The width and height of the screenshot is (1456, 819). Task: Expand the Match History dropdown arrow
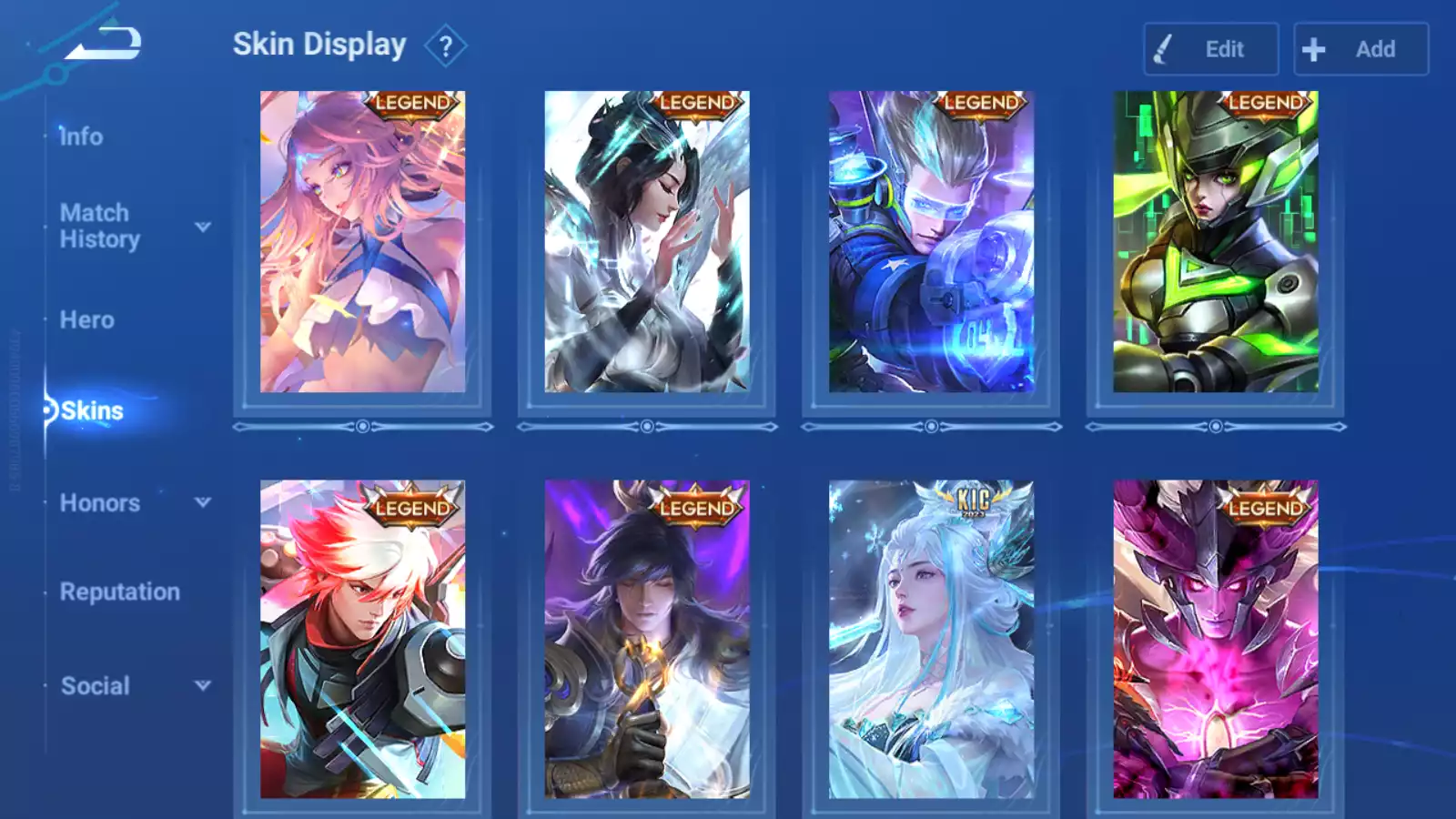click(x=203, y=227)
